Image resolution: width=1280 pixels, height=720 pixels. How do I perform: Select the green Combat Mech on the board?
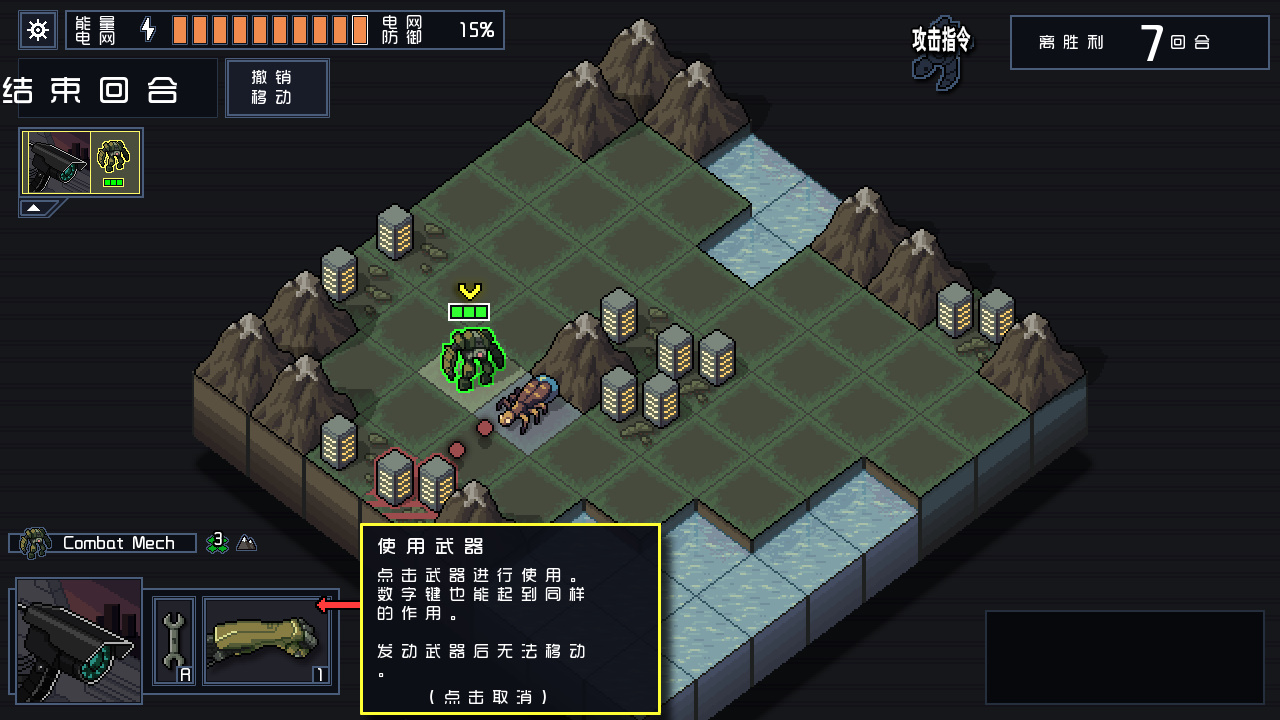(x=472, y=358)
